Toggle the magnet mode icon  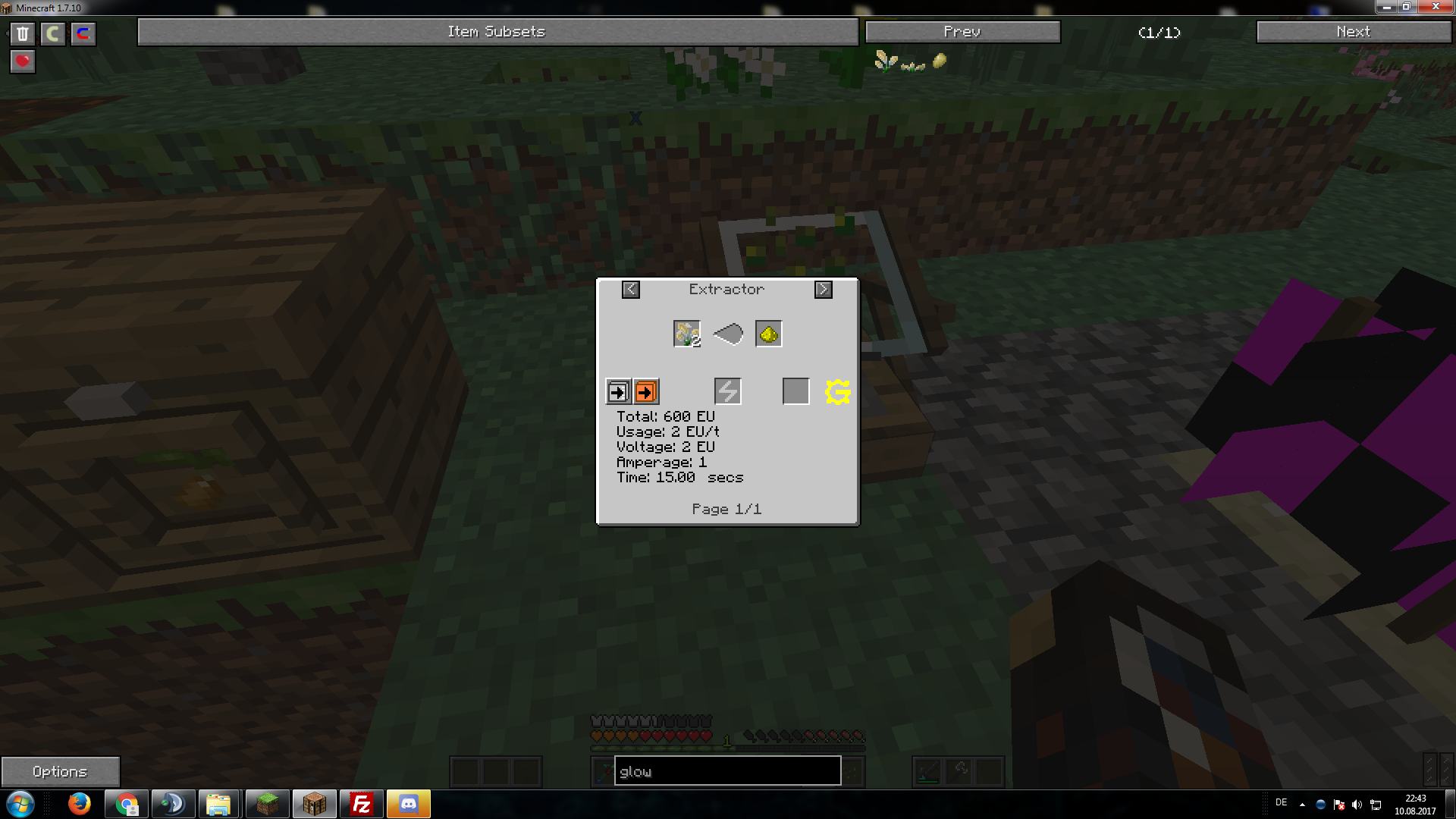coord(83,33)
